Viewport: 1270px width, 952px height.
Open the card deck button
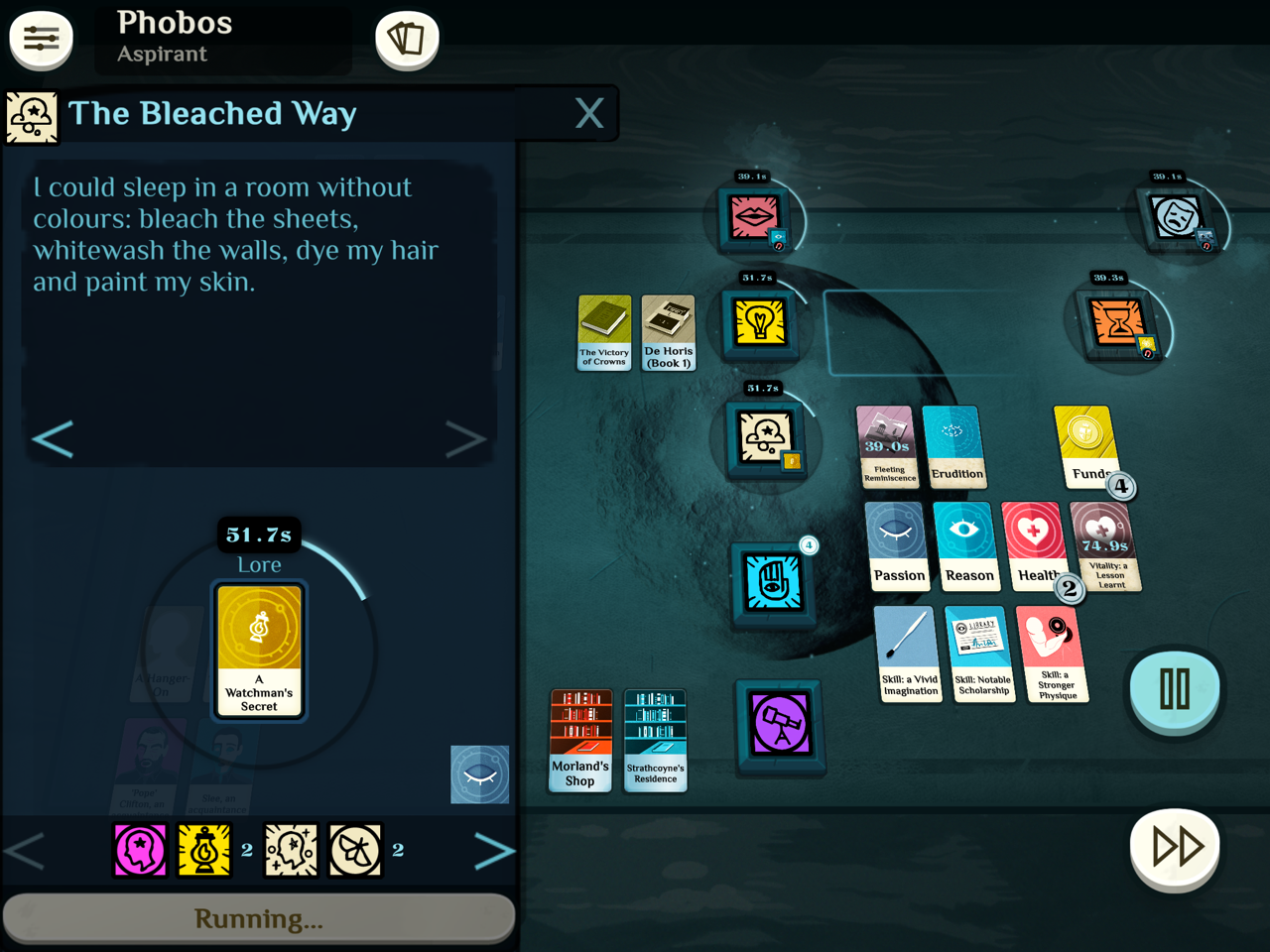(x=407, y=40)
